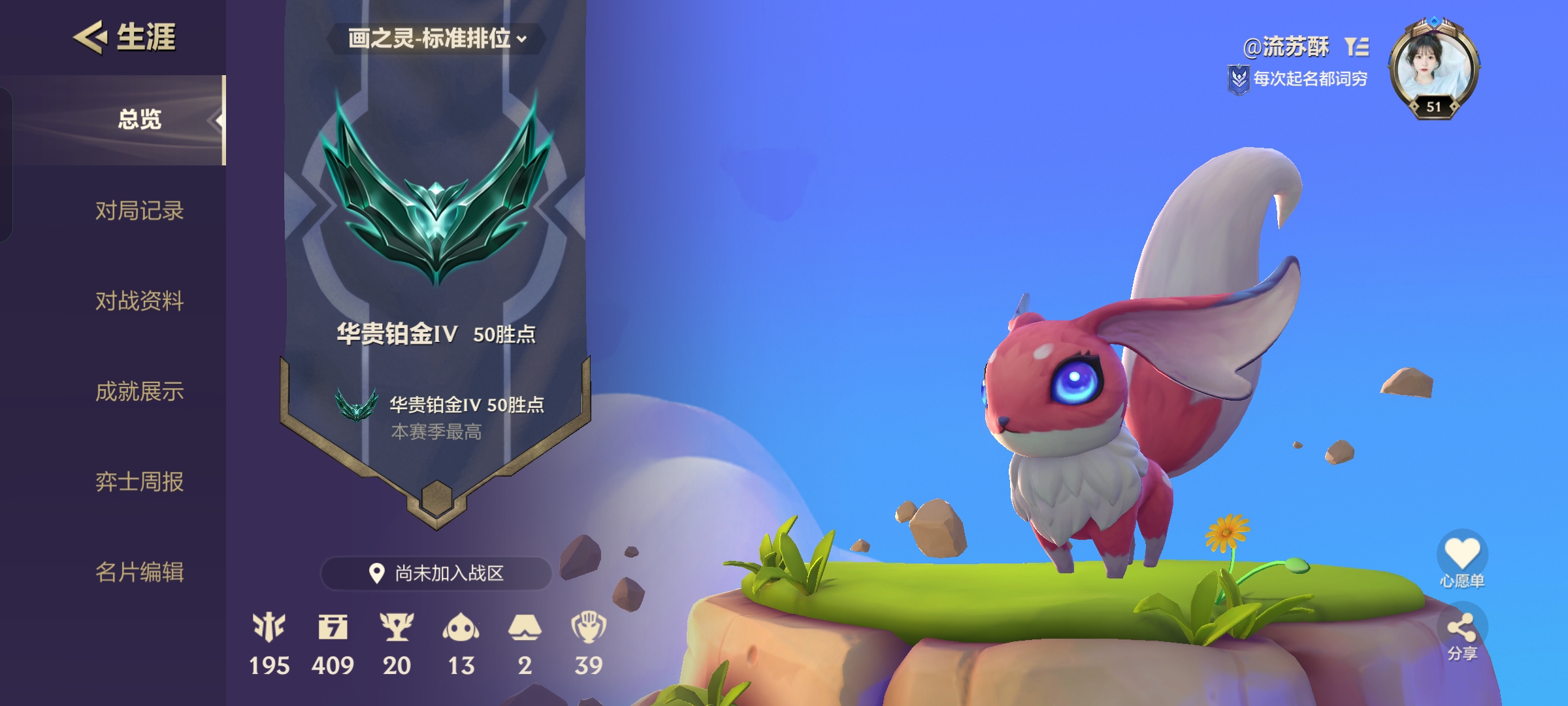Click the 本赛季最高 season best rank entry
Viewport: 1568px width, 706px height.
436,416
